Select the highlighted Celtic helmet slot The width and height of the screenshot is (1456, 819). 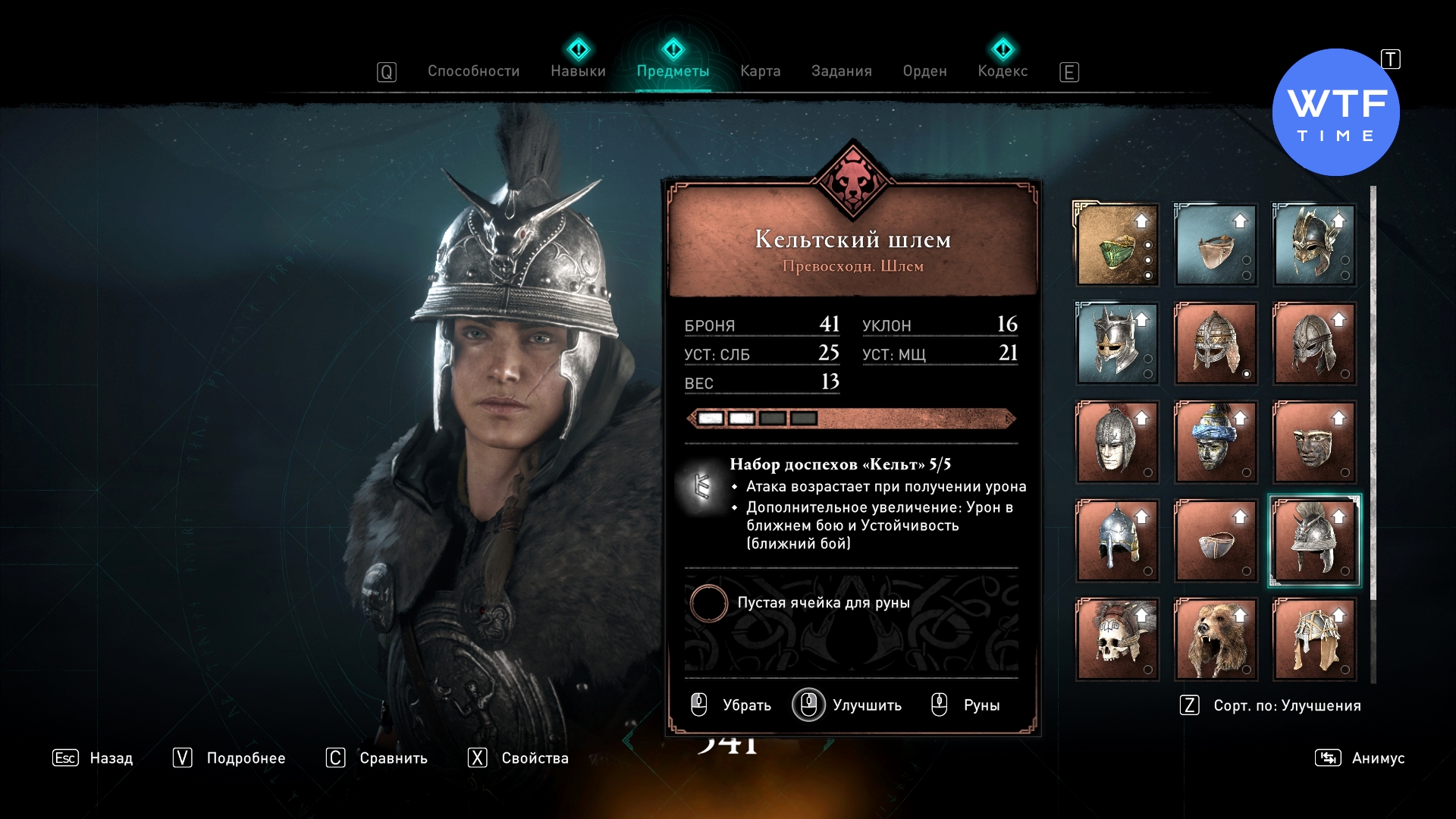point(1314,541)
